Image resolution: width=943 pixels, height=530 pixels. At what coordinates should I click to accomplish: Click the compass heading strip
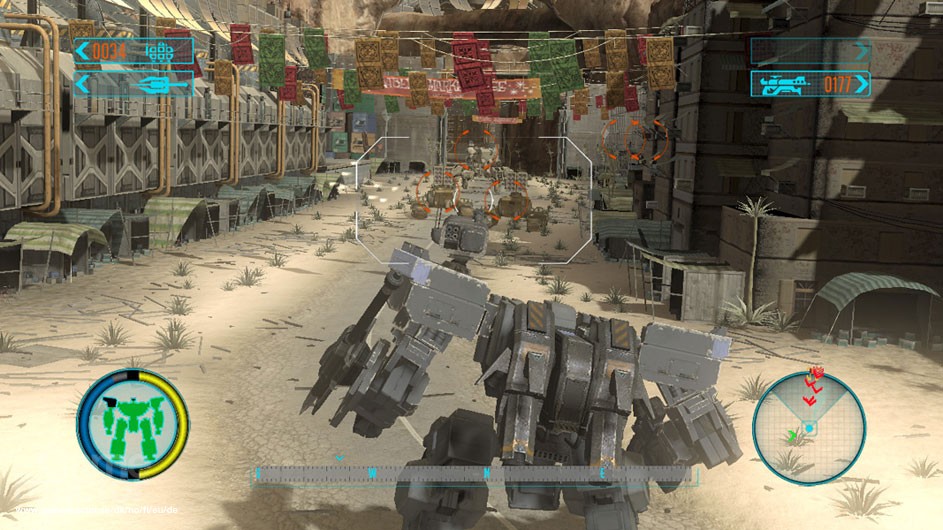pos(475,472)
